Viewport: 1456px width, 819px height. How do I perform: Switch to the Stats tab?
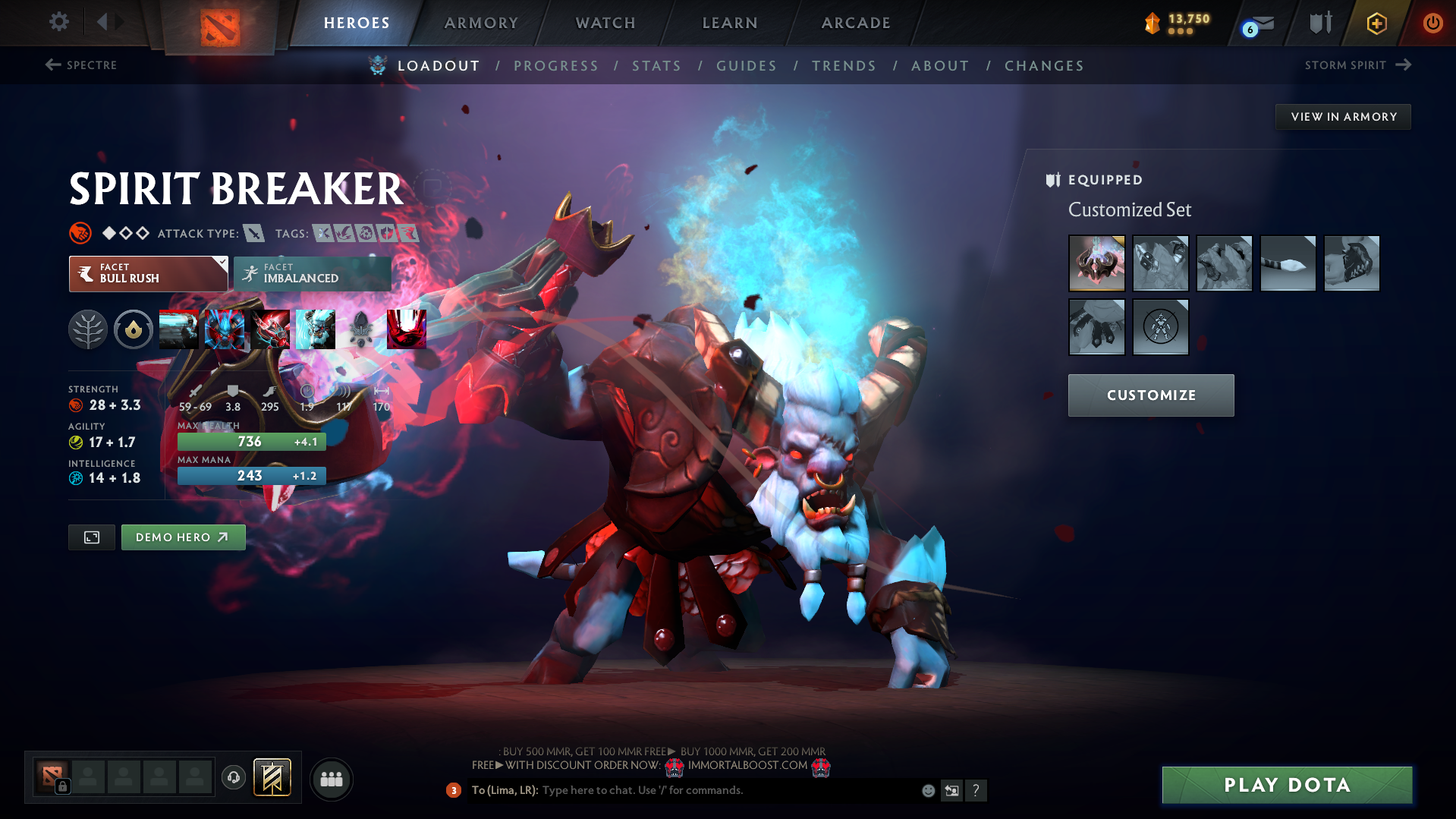click(x=656, y=66)
